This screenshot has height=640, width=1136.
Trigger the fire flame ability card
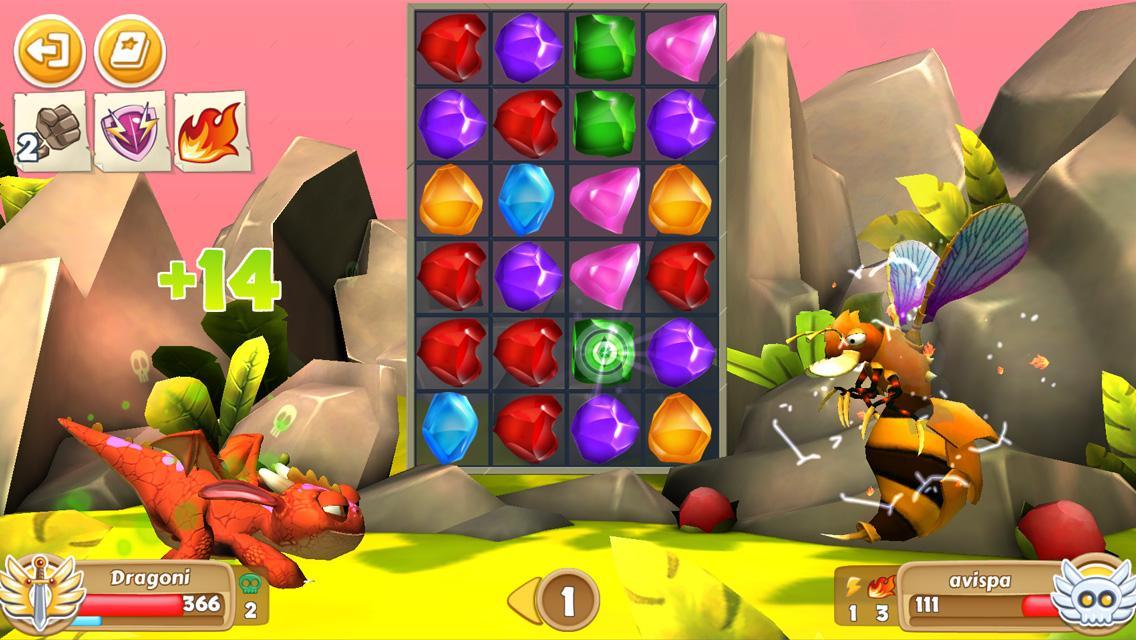coord(209,130)
